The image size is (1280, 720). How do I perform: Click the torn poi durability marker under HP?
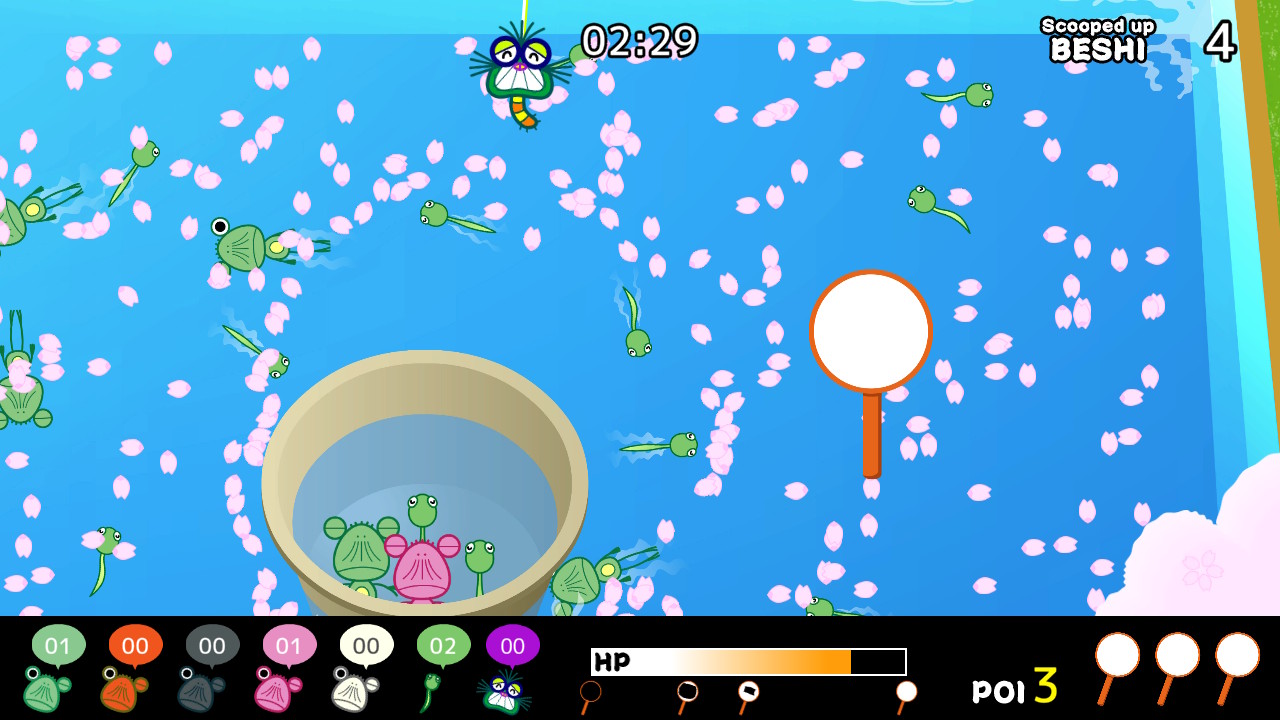click(748, 690)
